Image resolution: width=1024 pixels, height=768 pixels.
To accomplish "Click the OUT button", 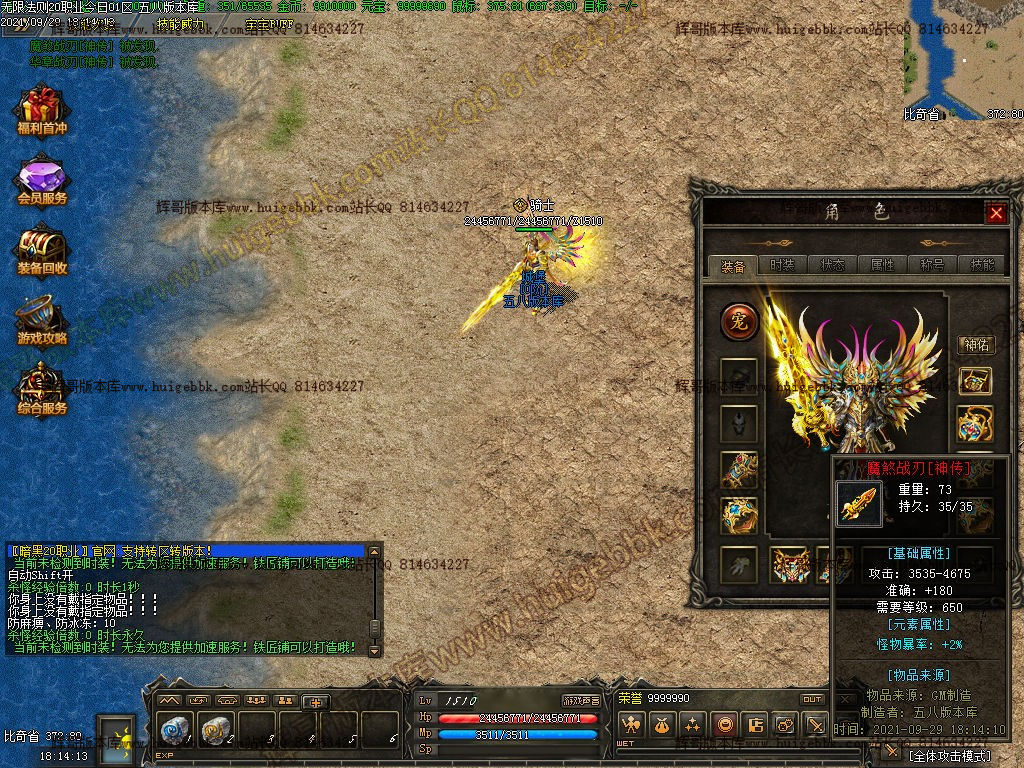I will tap(812, 699).
